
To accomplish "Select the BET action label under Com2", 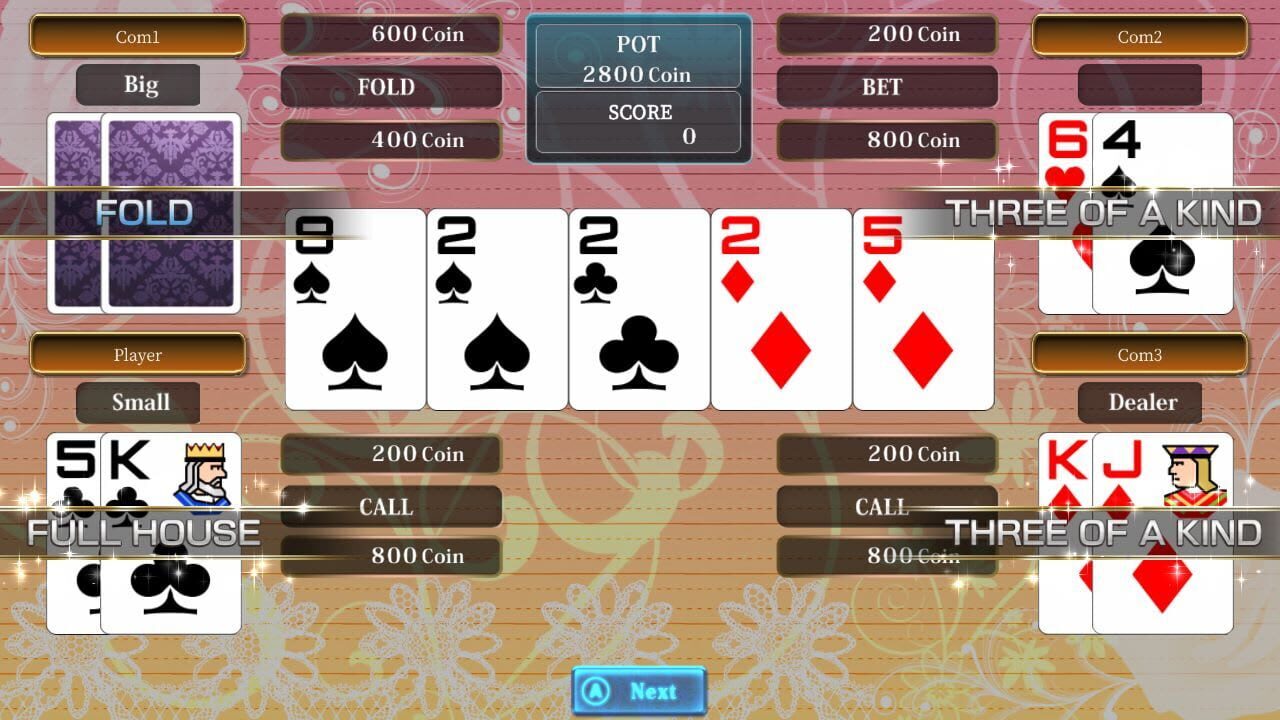I will click(x=885, y=88).
